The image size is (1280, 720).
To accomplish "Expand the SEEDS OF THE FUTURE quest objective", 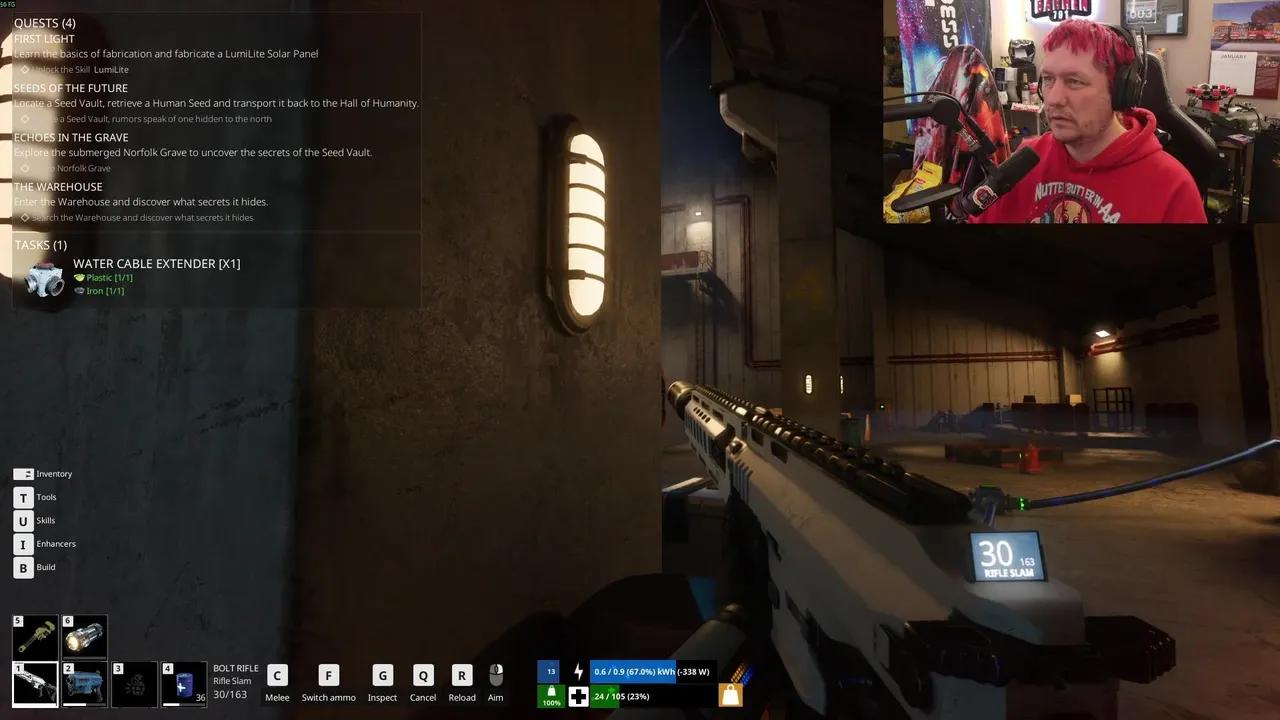I will pyautogui.click(x=24, y=118).
